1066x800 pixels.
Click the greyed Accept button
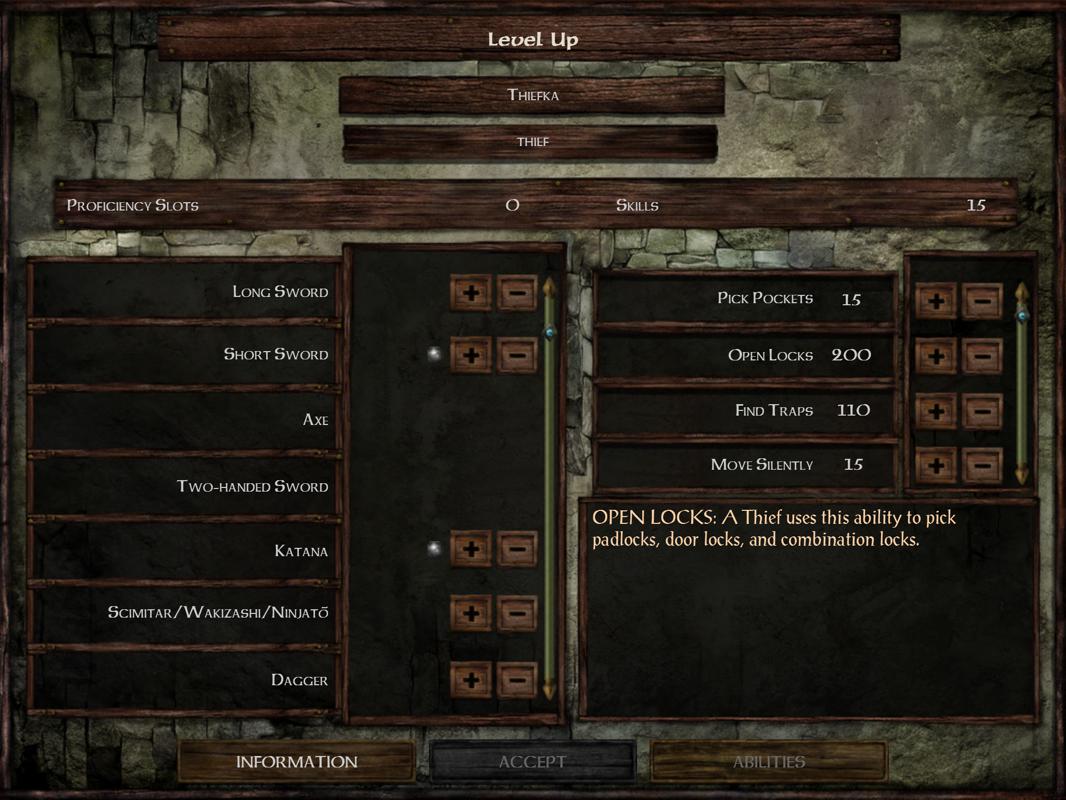pyautogui.click(x=532, y=762)
